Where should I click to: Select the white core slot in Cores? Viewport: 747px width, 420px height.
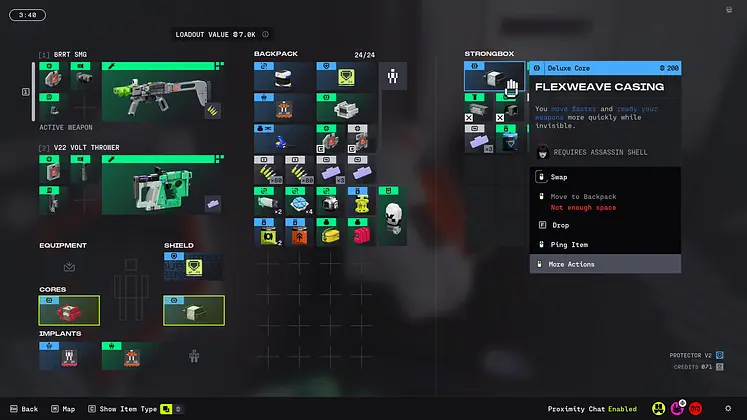194,311
